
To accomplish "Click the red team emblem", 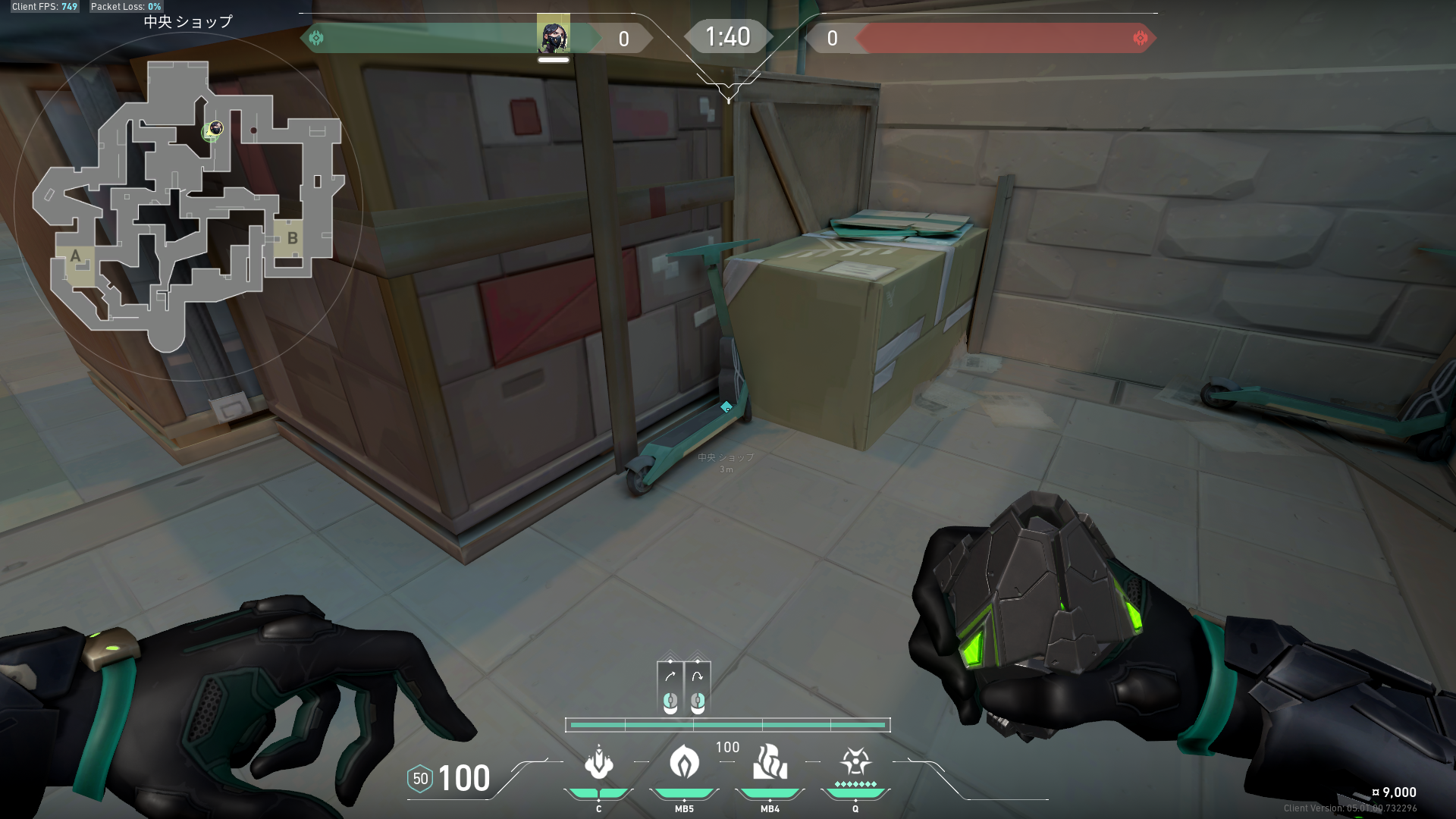I will [1140, 38].
